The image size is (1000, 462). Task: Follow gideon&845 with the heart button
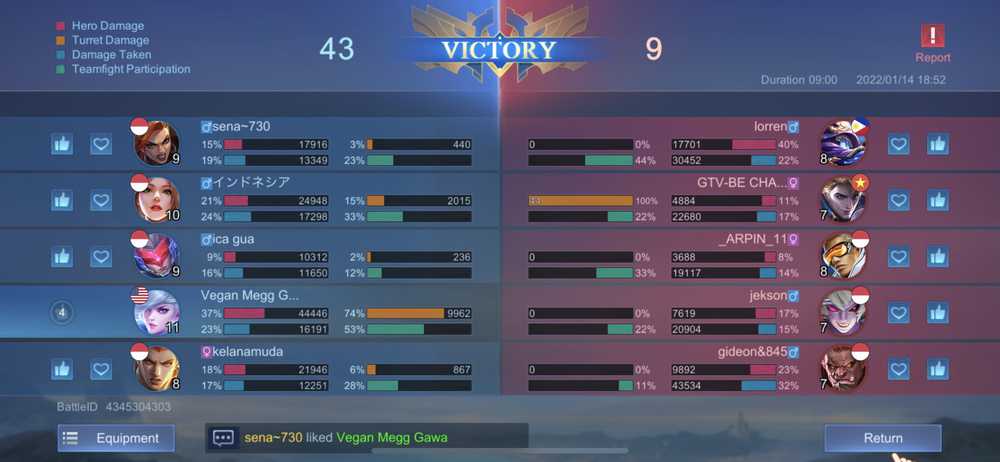[898, 369]
